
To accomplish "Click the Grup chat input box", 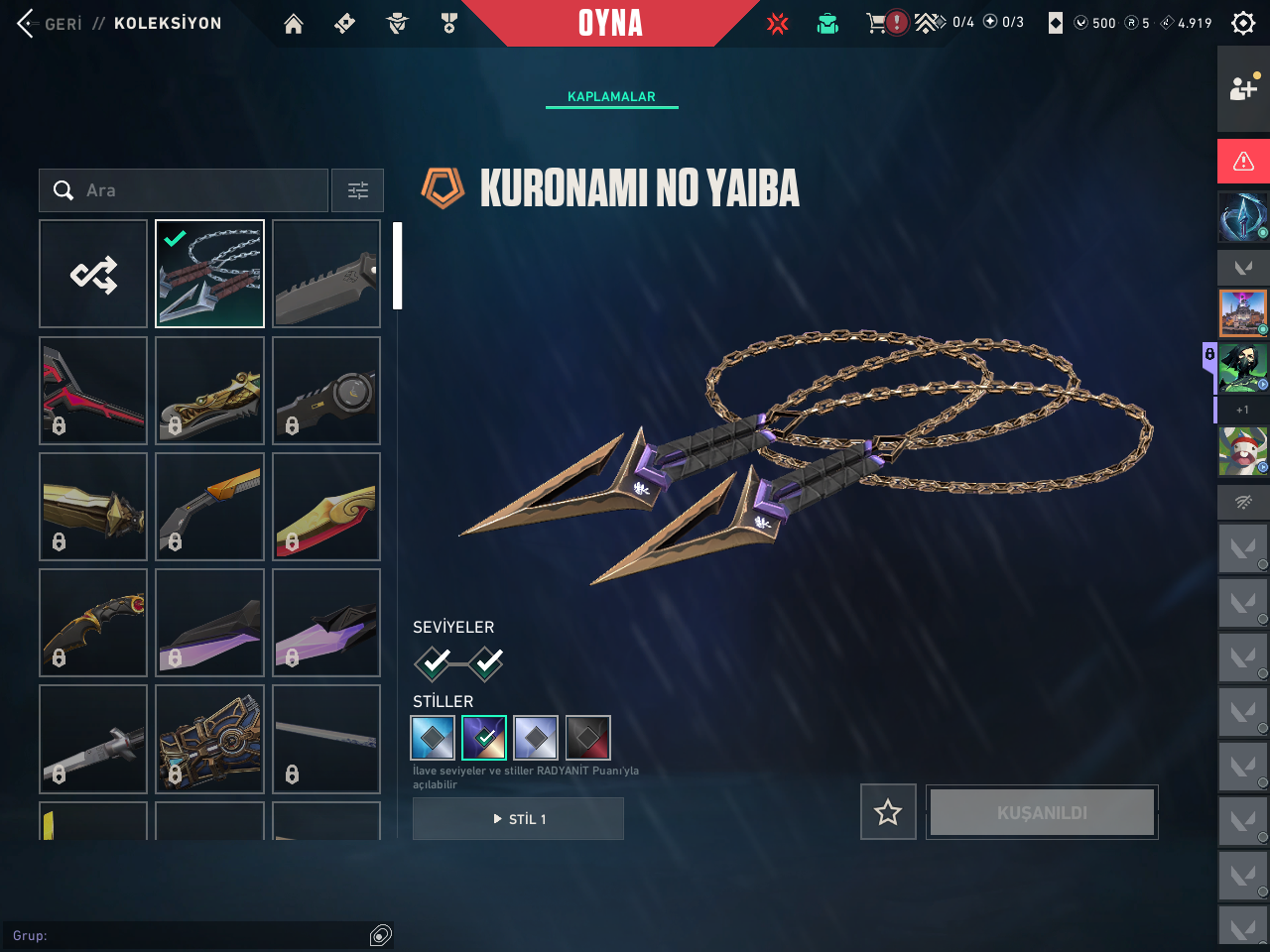I will tap(189, 935).
